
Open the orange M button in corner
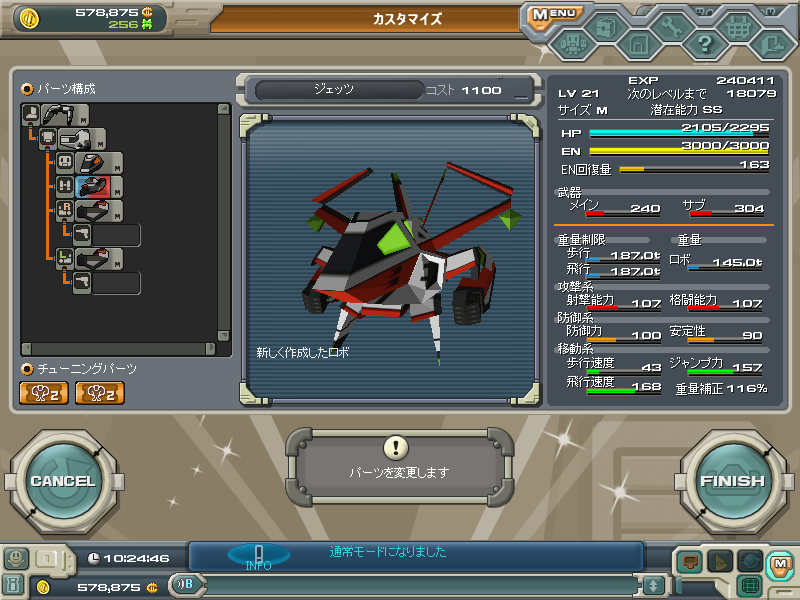pyautogui.click(x=778, y=564)
